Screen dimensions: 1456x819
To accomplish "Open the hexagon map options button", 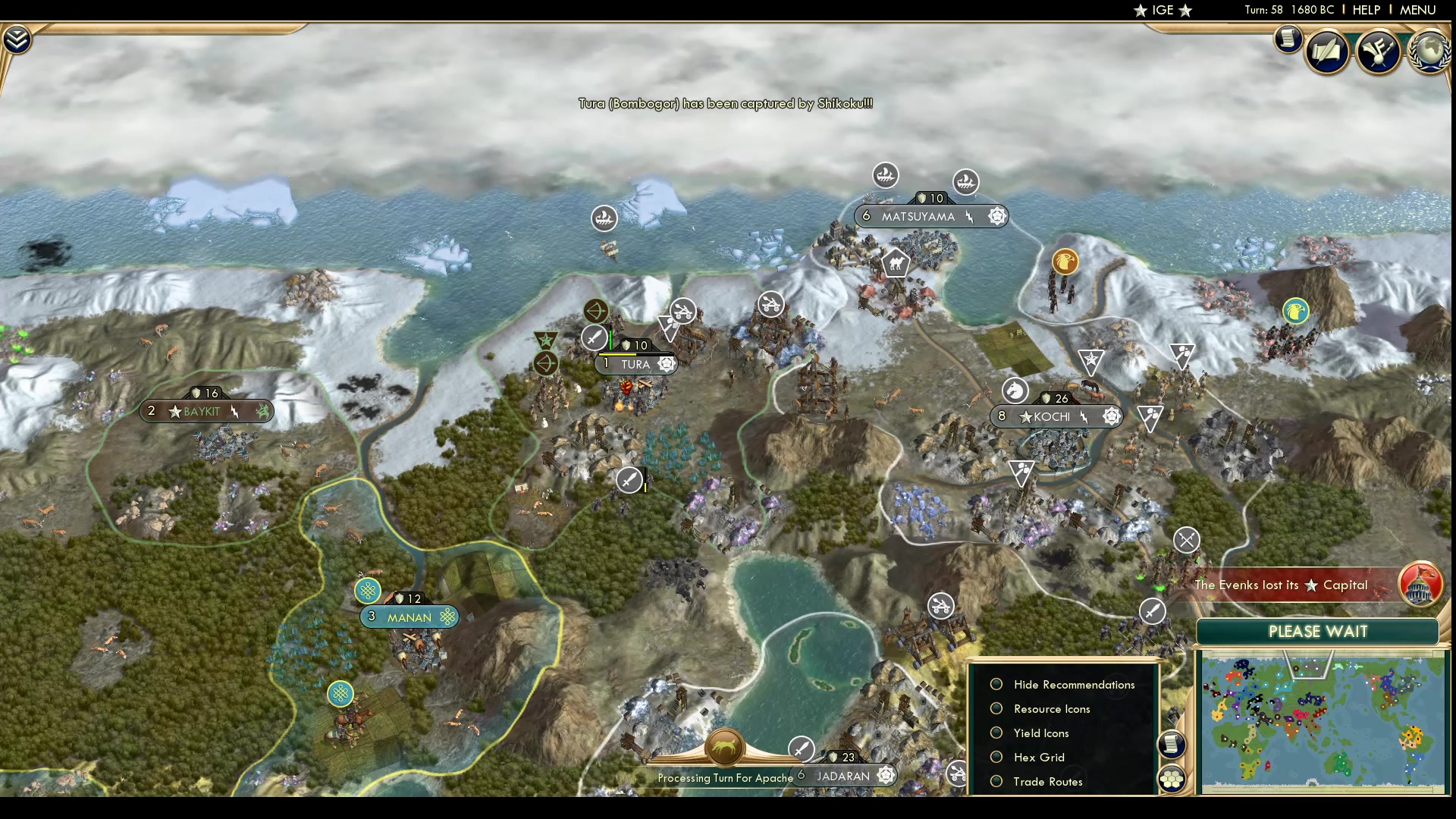I will click(x=1172, y=779).
